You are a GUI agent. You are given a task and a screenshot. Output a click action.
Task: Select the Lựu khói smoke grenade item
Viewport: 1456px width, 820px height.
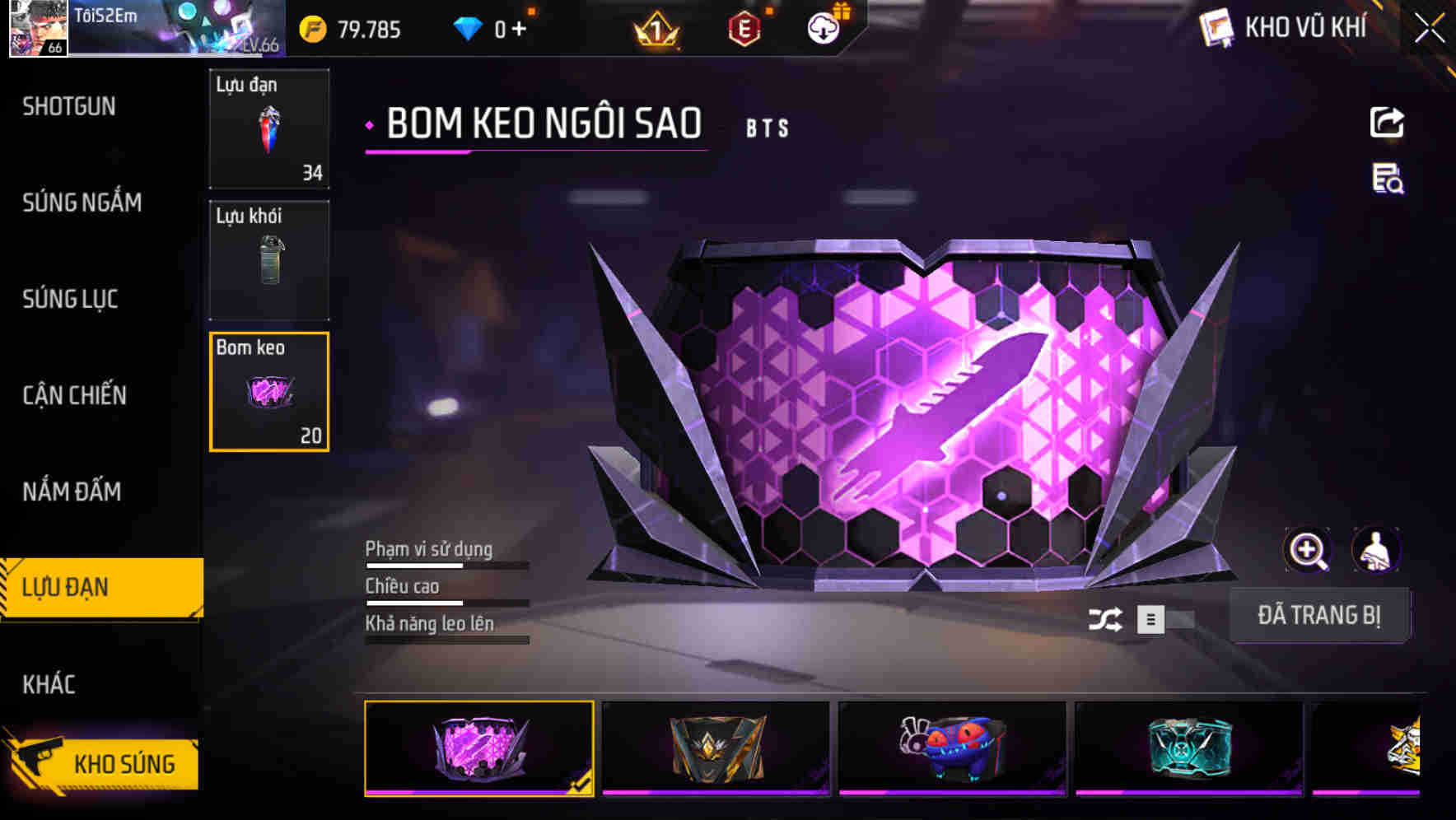click(x=269, y=259)
